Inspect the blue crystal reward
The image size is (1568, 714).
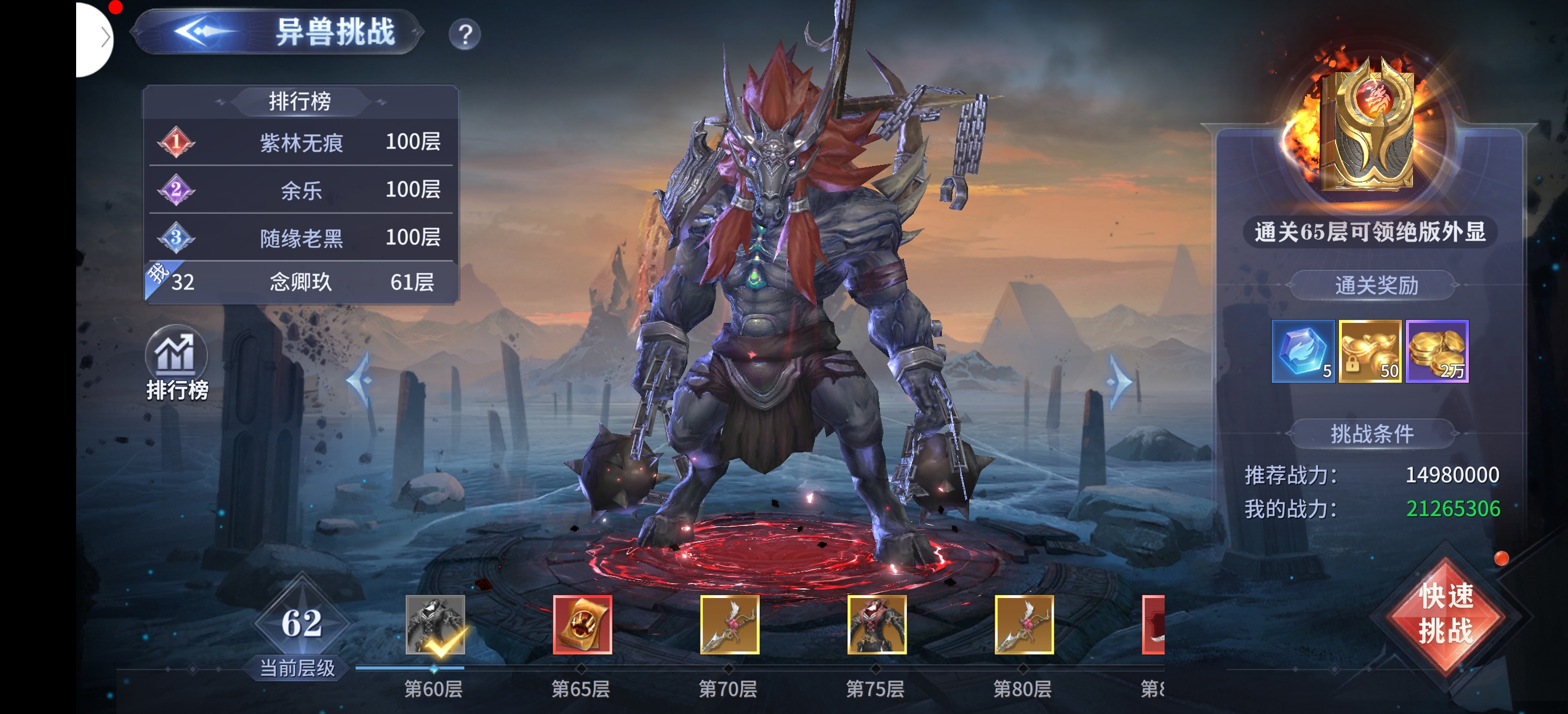coord(1303,351)
